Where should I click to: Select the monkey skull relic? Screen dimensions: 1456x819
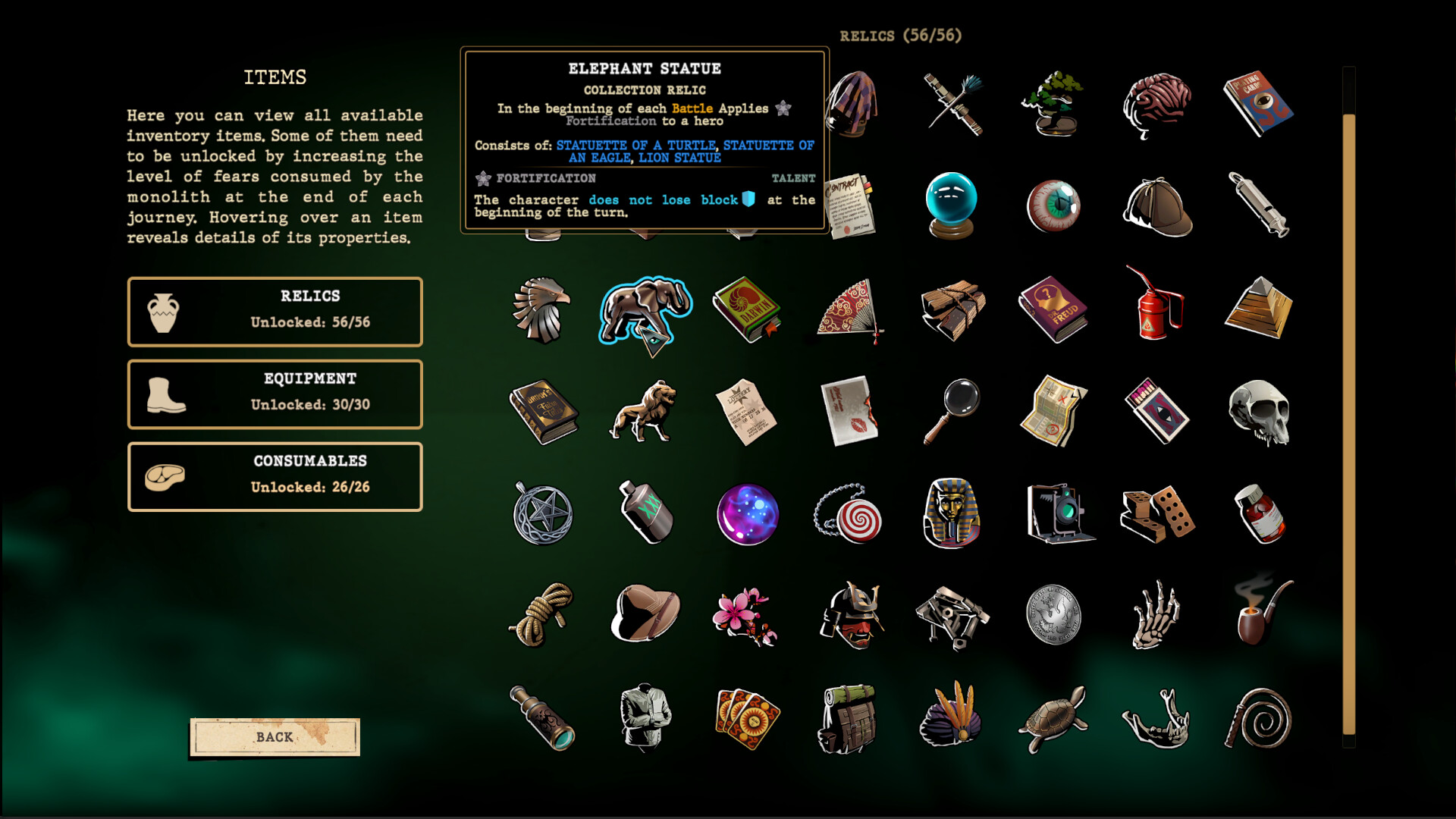pyautogui.click(x=1257, y=412)
